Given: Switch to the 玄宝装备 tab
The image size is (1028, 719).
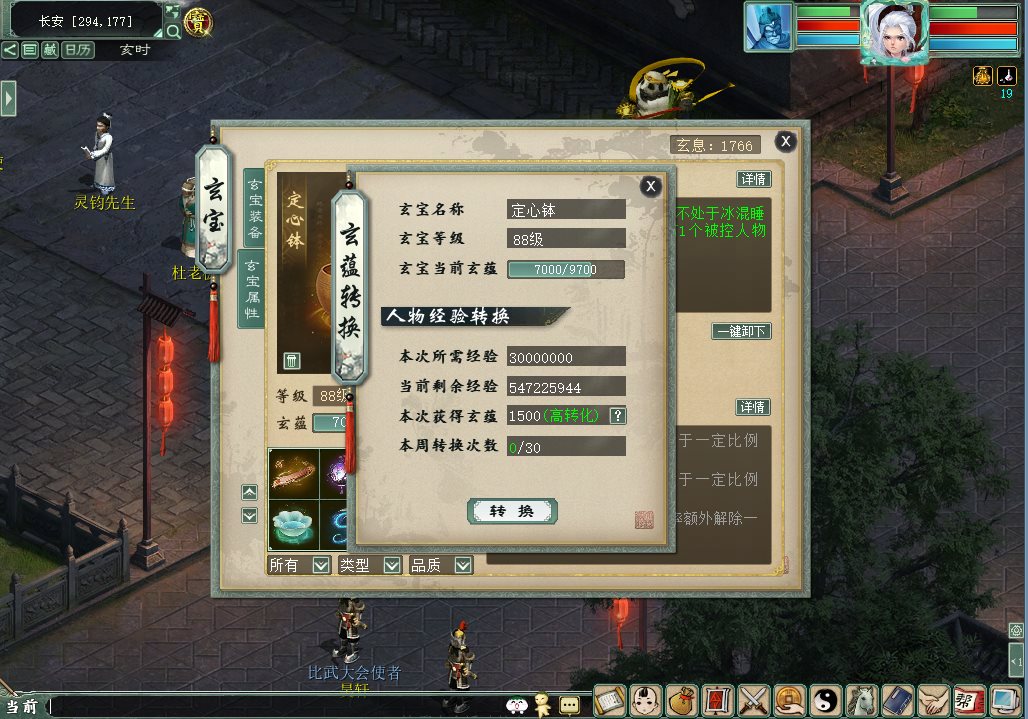Looking at the screenshot, I should point(254,208).
